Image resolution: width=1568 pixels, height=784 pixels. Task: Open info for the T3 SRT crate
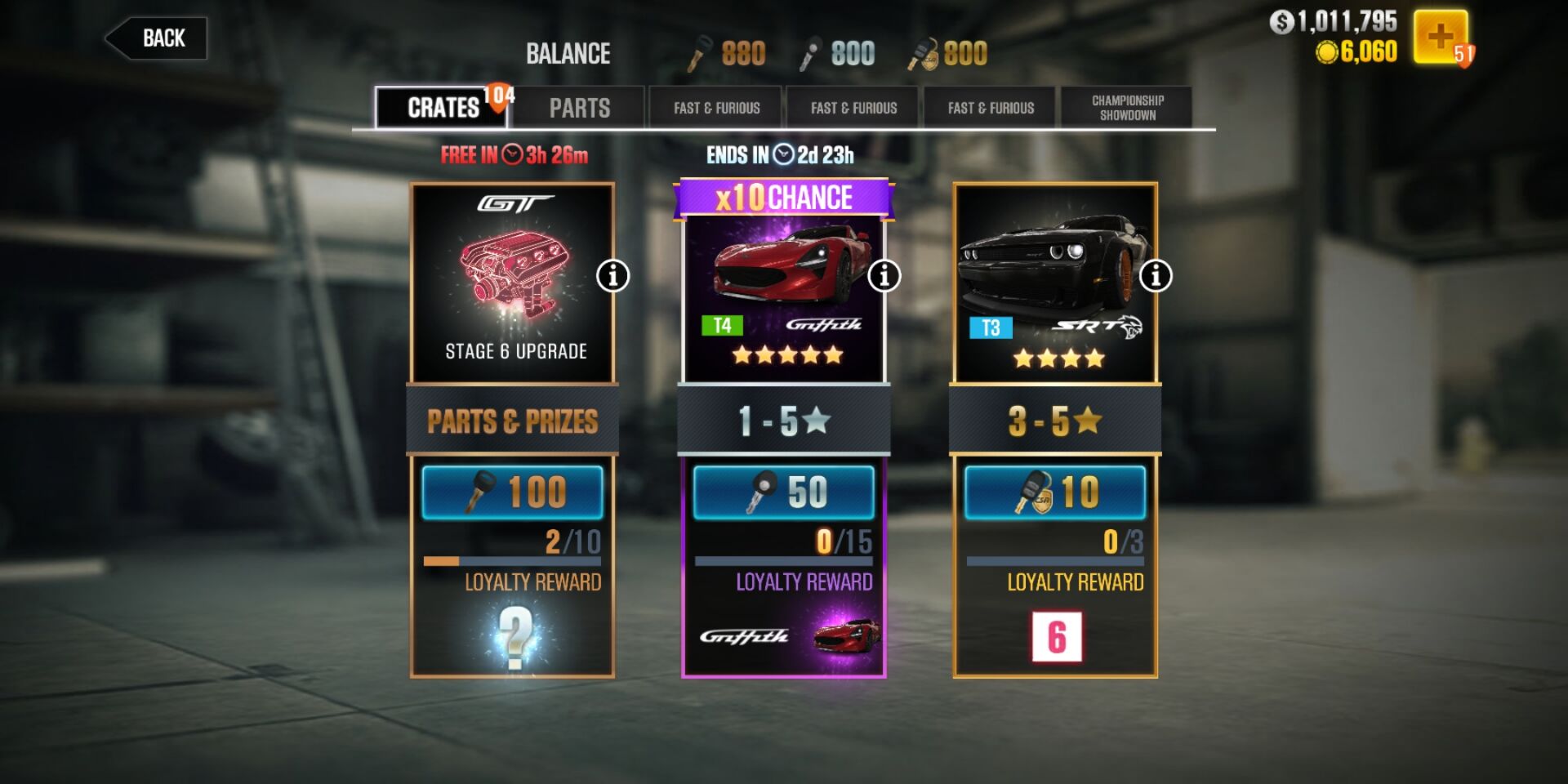pyautogui.click(x=1154, y=277)
